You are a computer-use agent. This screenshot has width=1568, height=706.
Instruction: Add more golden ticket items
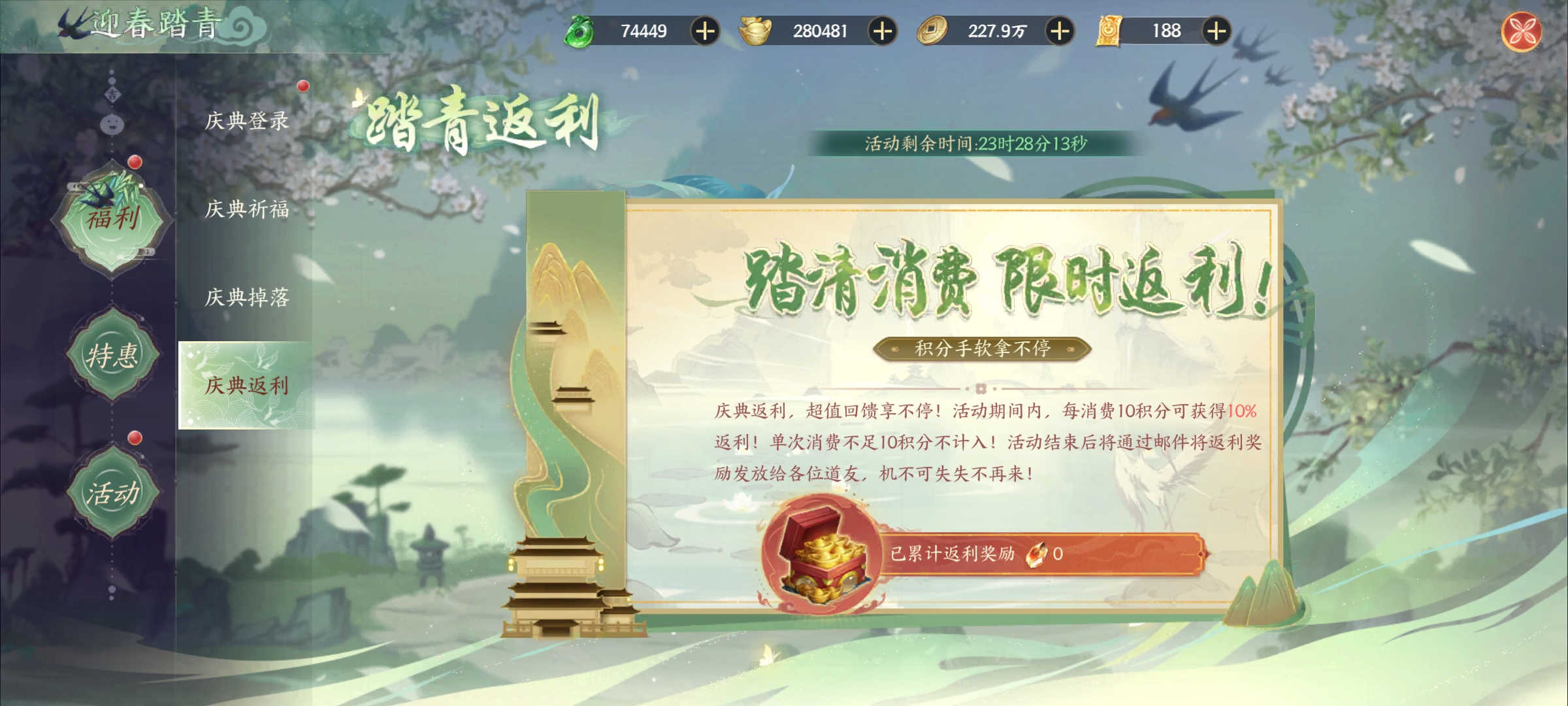coord(1216,31)
